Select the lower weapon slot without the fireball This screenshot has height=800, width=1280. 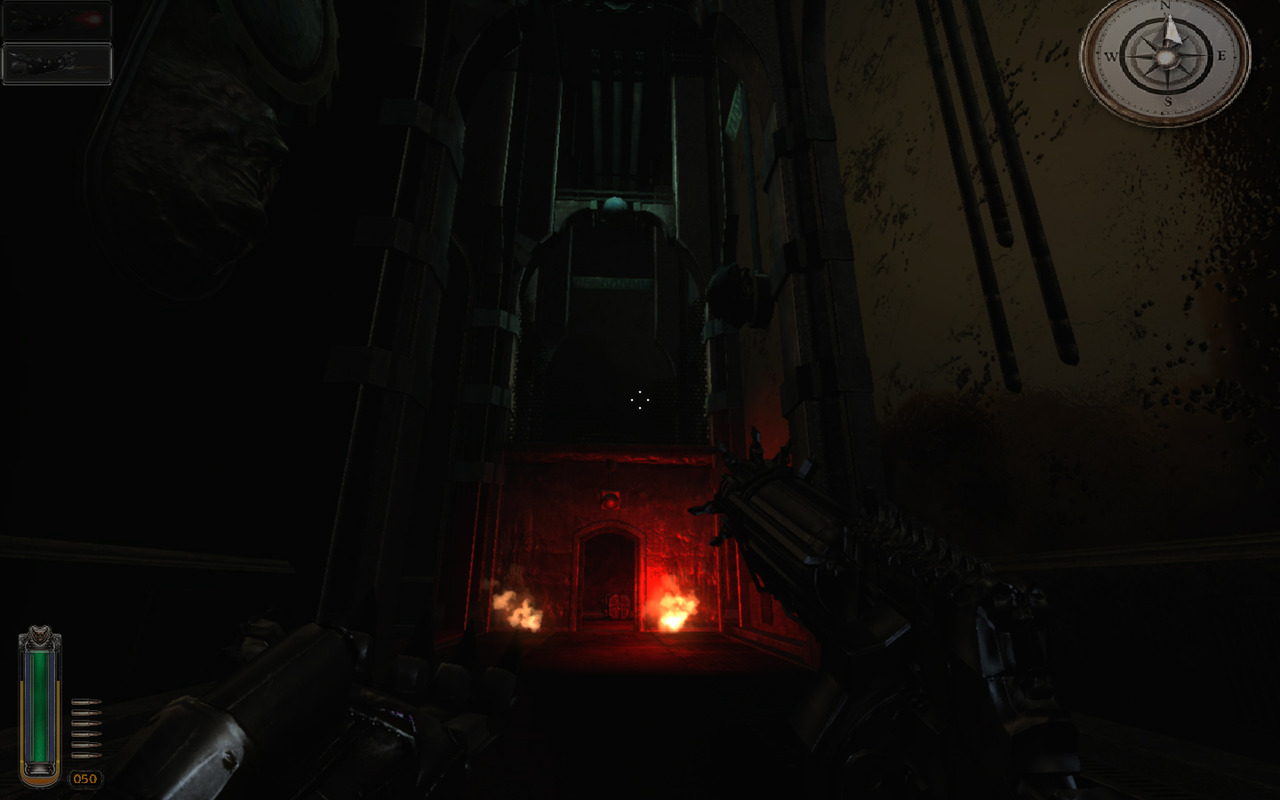click(56, 63)
